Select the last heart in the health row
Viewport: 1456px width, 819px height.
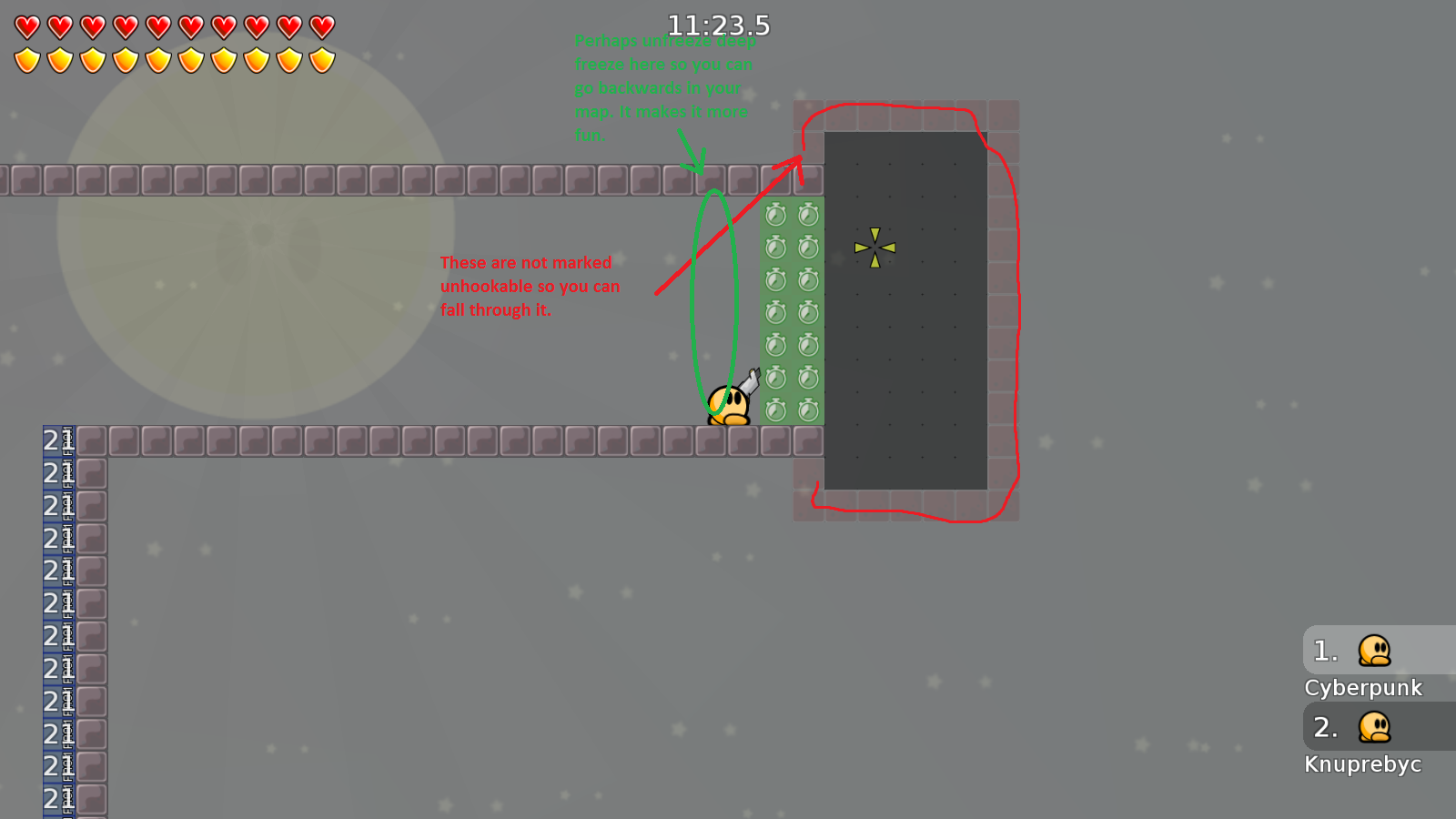tap(320, 25)
